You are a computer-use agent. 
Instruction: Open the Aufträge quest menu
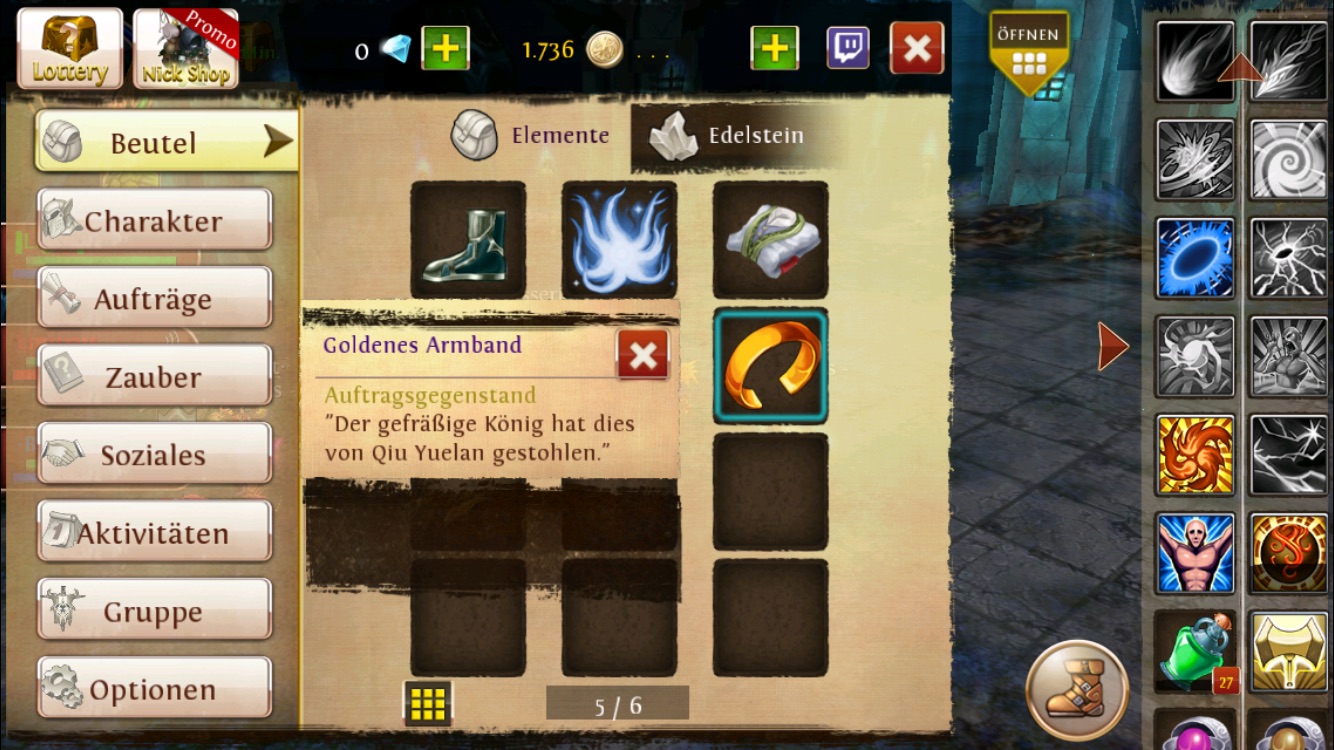[x=154, y=298]
